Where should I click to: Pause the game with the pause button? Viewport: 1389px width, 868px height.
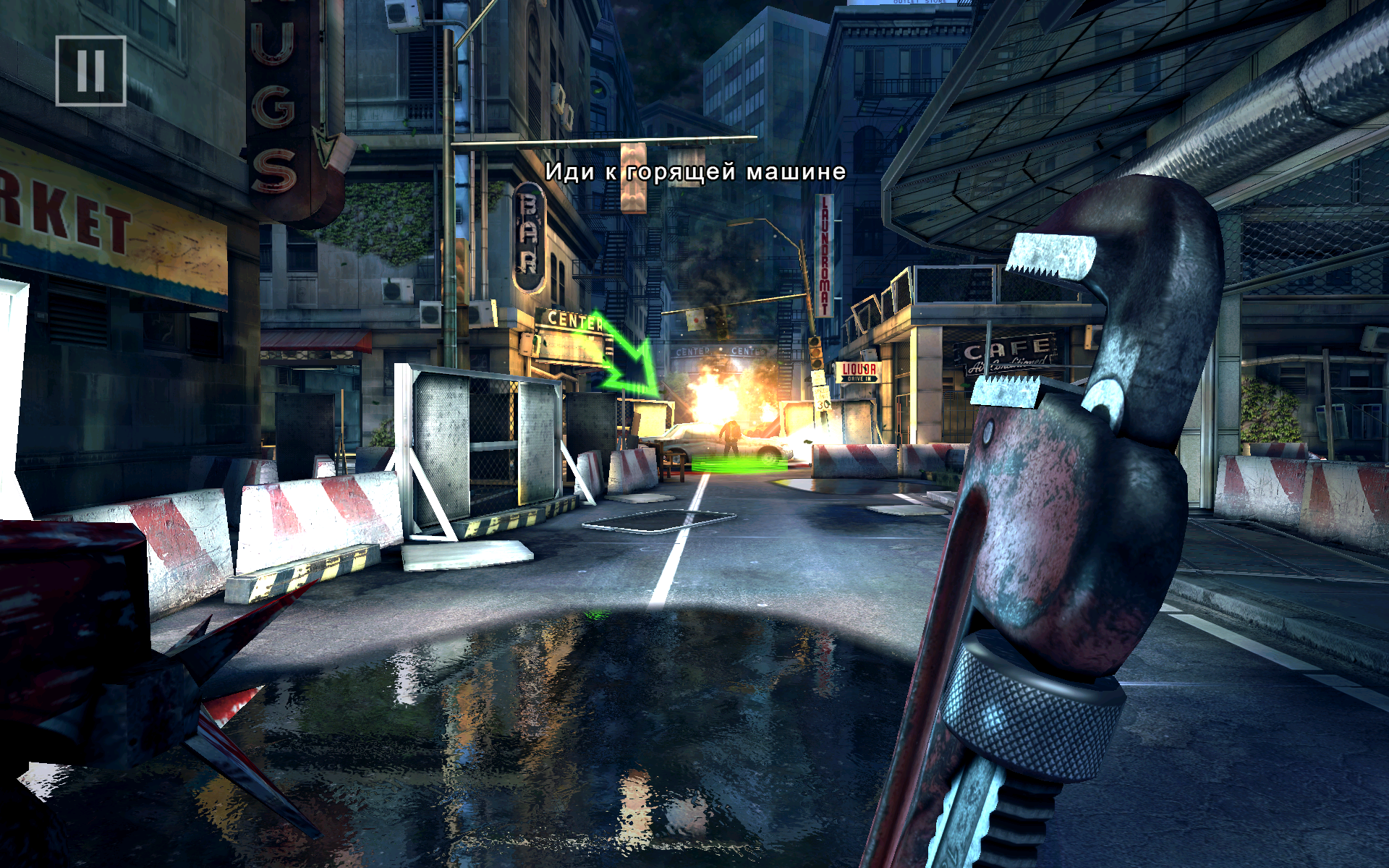91,71
